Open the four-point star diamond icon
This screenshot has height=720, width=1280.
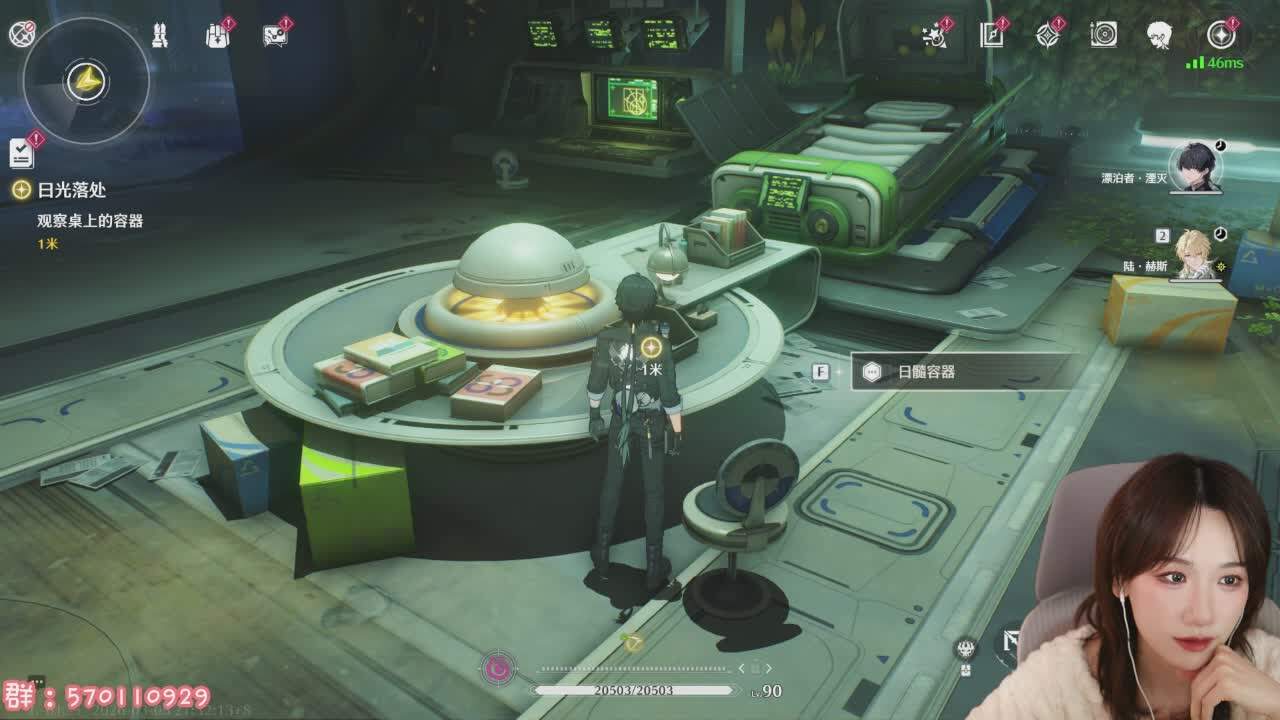1047,35
